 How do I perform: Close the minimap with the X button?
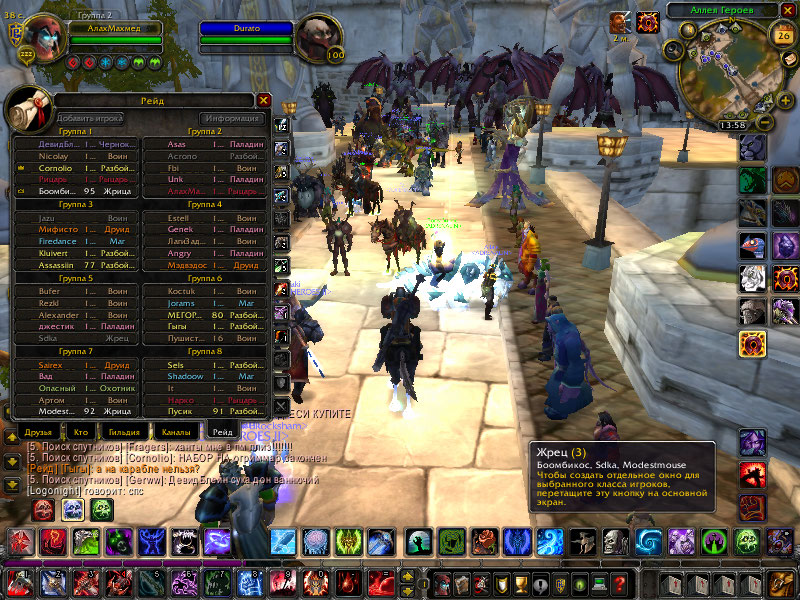pyautogui.click(x=787, y=10)
